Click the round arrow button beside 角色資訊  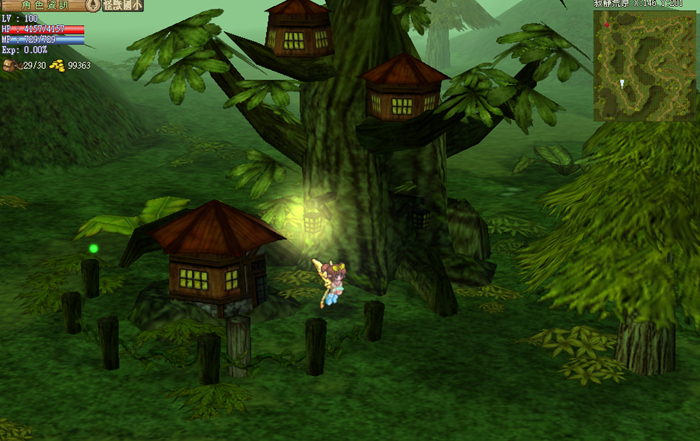click(93, 5)
